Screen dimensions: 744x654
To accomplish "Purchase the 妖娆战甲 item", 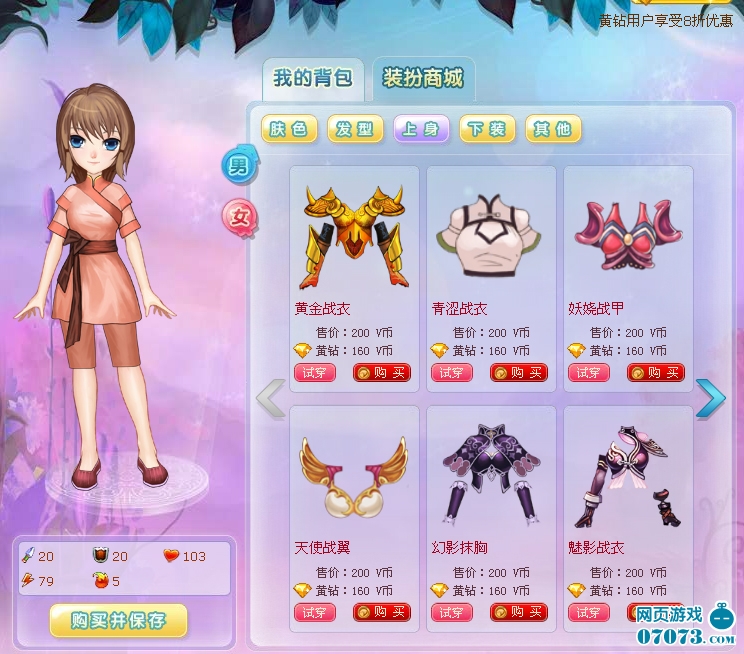I will click(x=655, y=373).
